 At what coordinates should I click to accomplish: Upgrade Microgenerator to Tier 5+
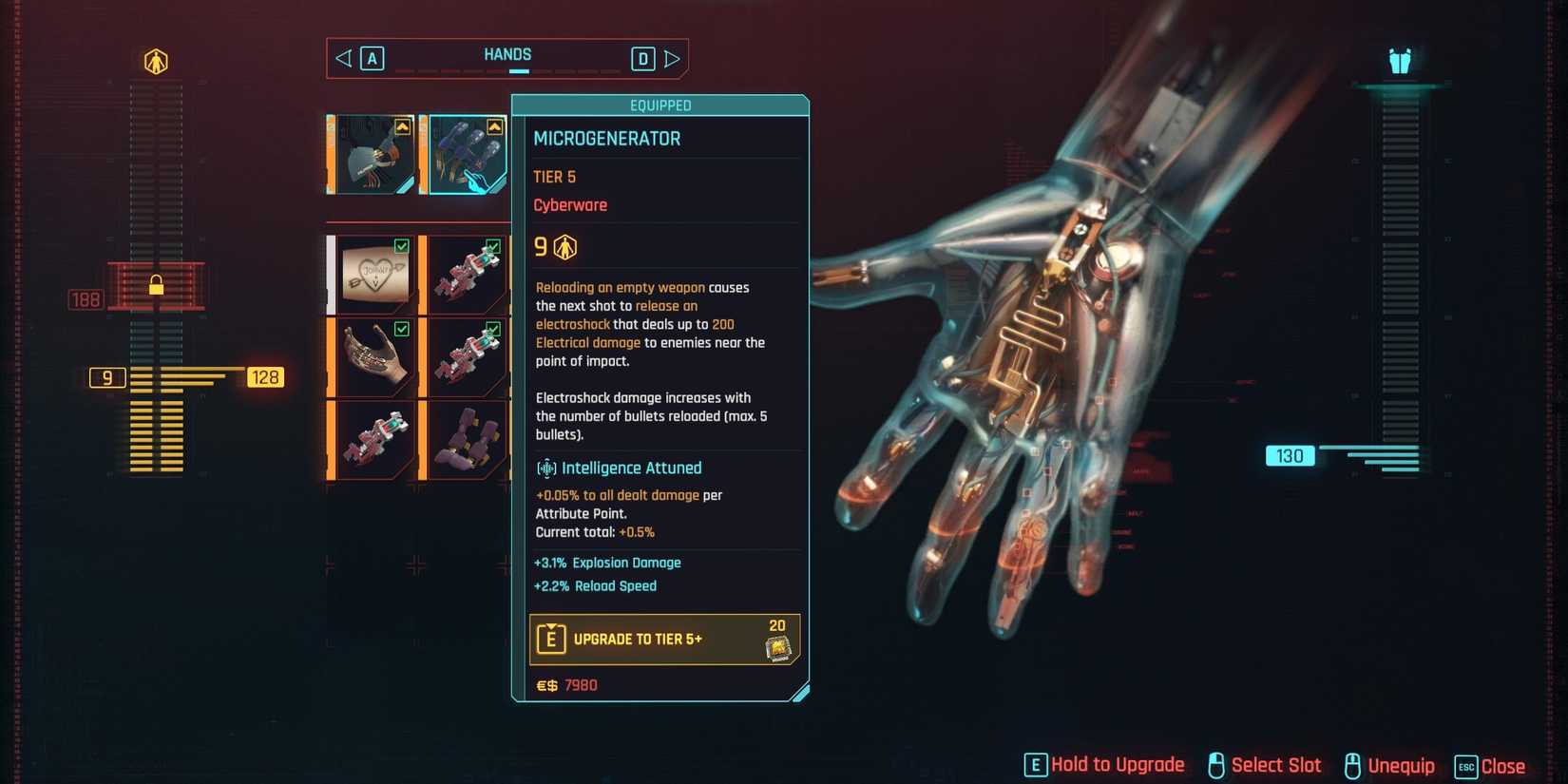663,639
